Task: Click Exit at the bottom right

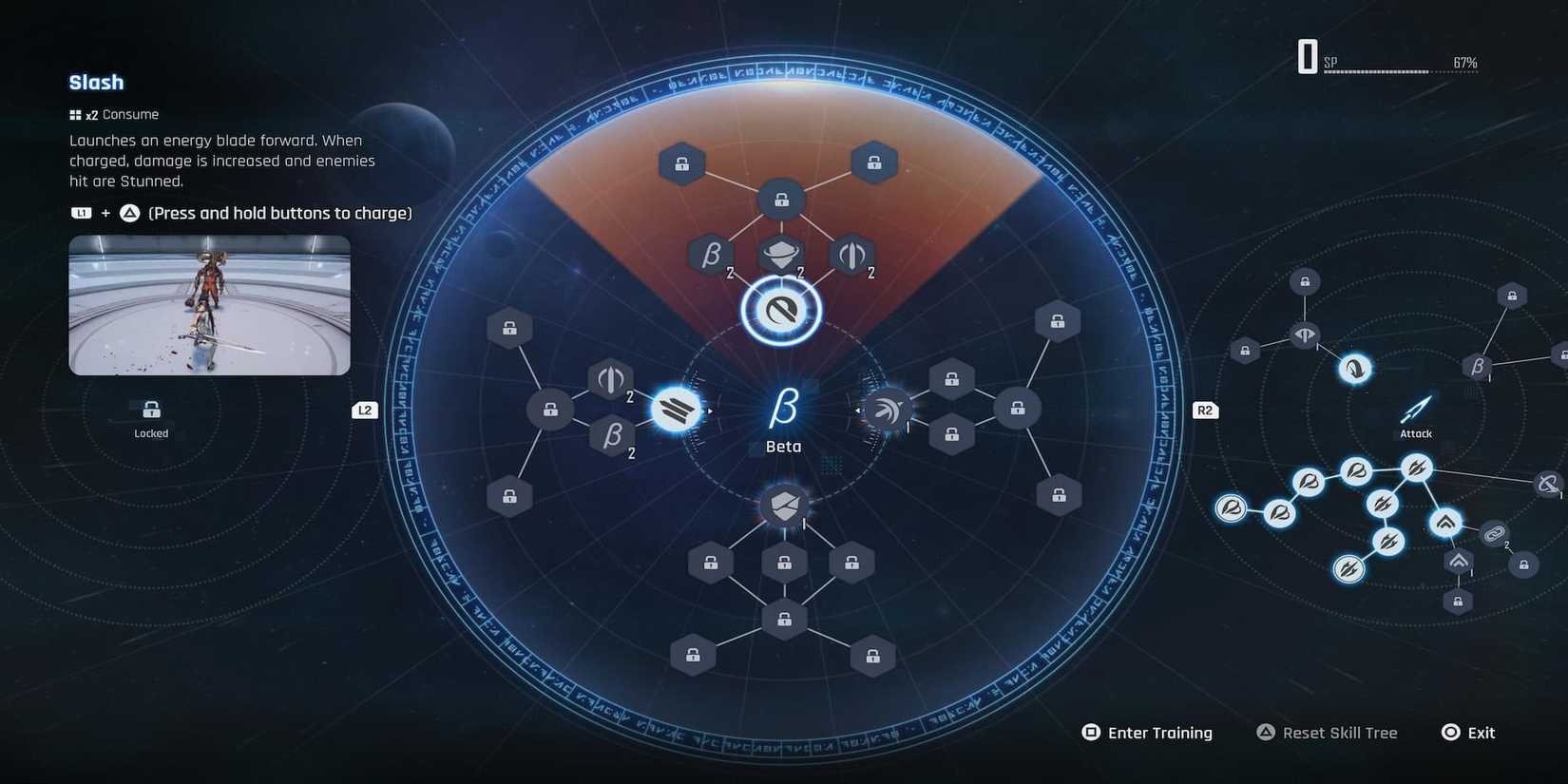Action: coord(1469,732)
